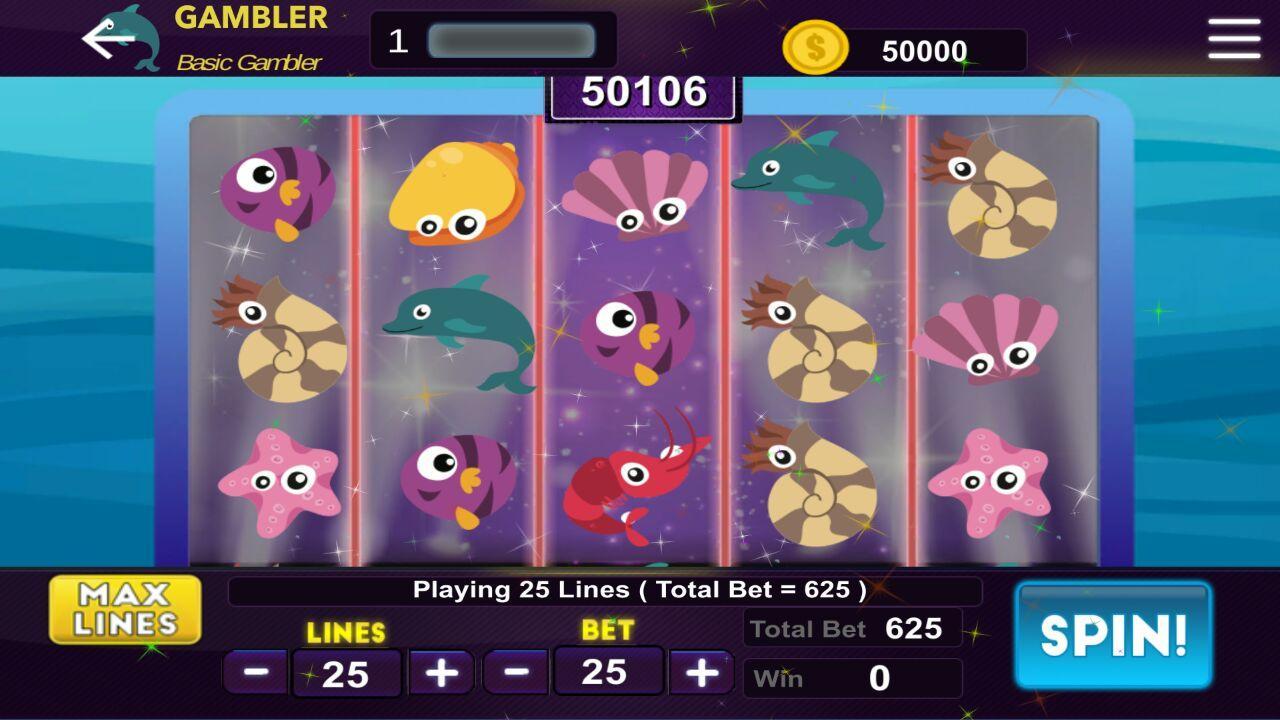Open the hamburger menu

pos(1237,37)
